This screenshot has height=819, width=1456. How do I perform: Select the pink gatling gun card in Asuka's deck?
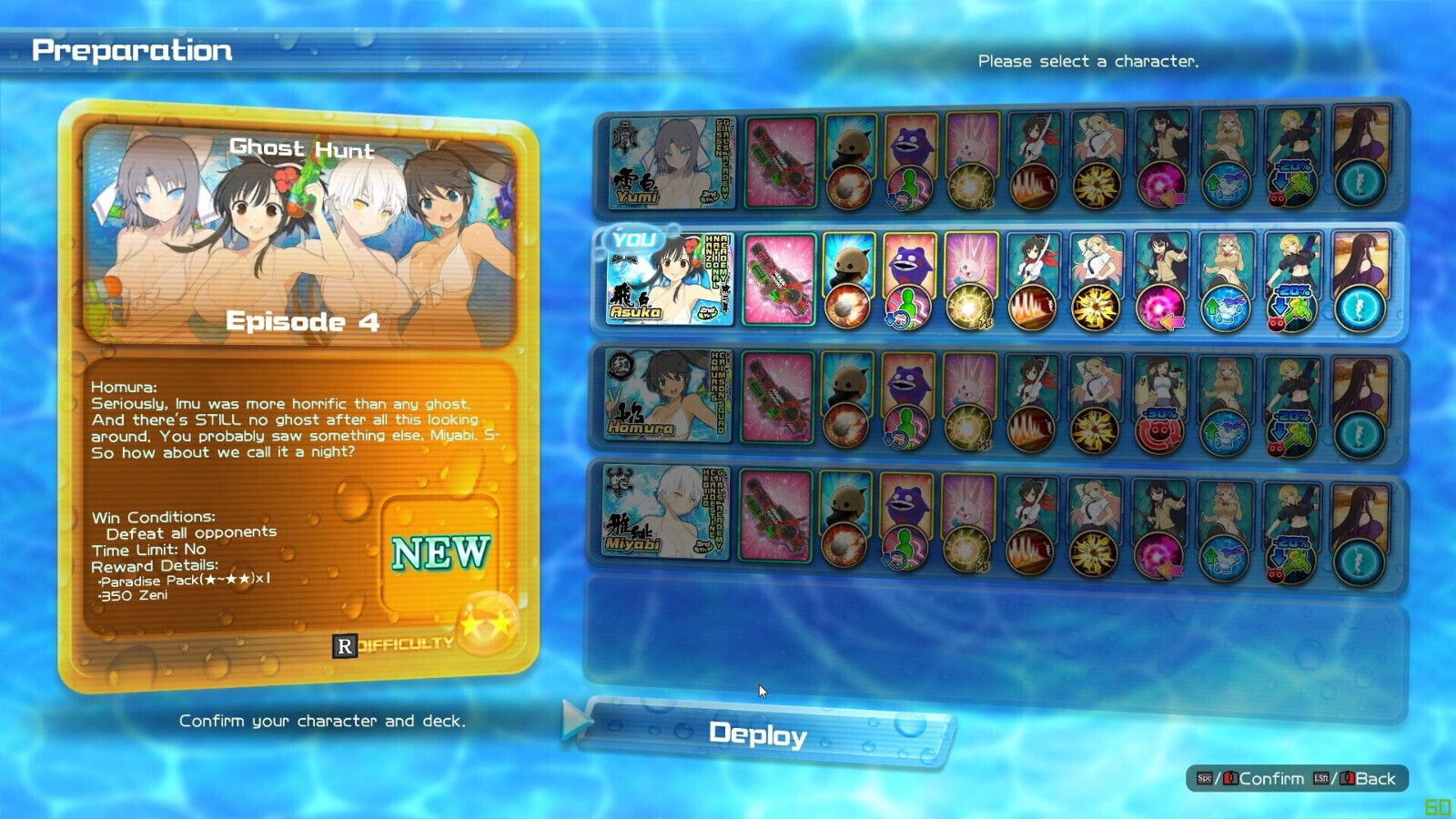(779, 279)
